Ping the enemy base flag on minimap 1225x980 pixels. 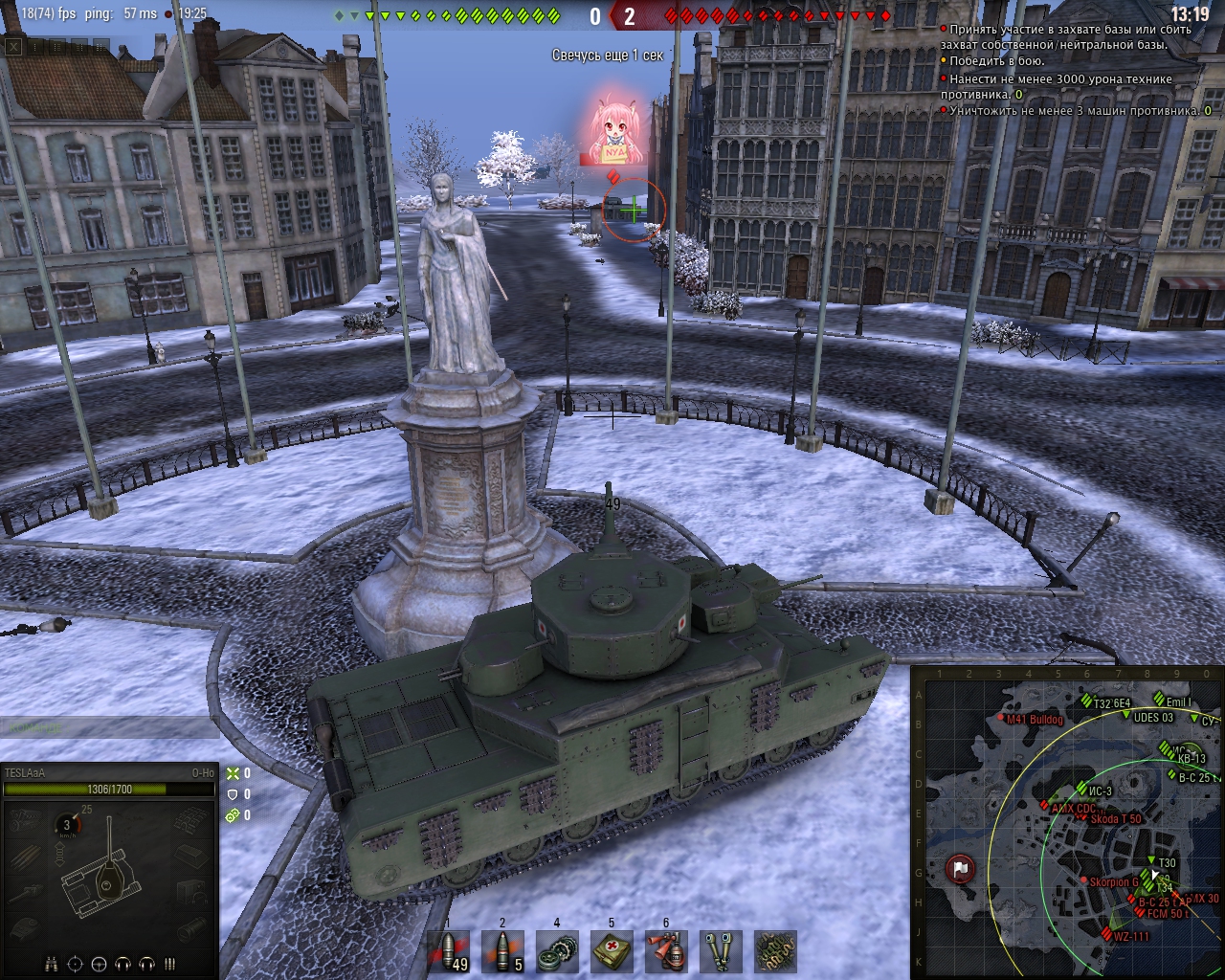pos(960,869)
